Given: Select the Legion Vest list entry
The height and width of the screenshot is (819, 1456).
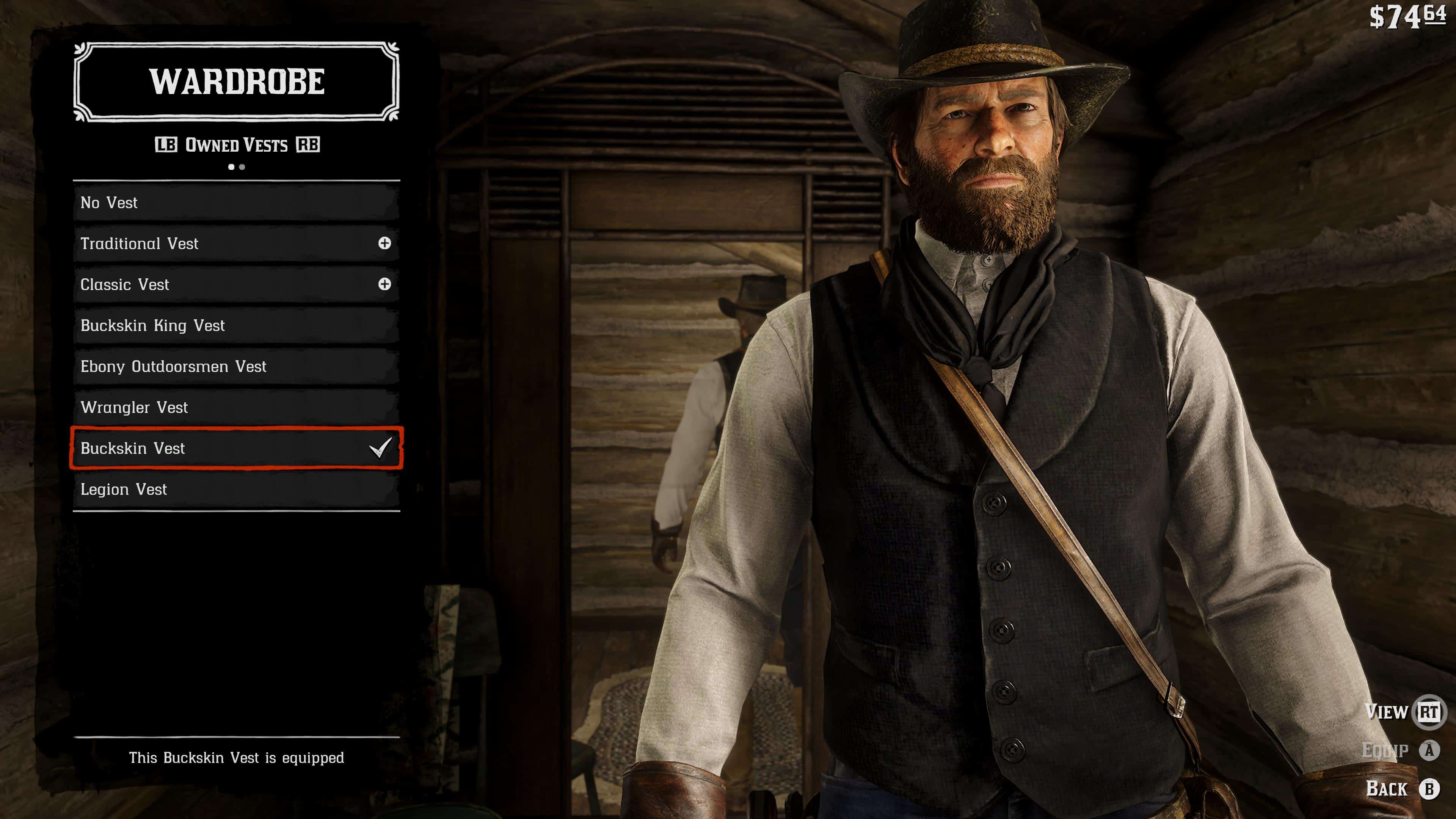Looking at the screenshot, I should 226,490.
